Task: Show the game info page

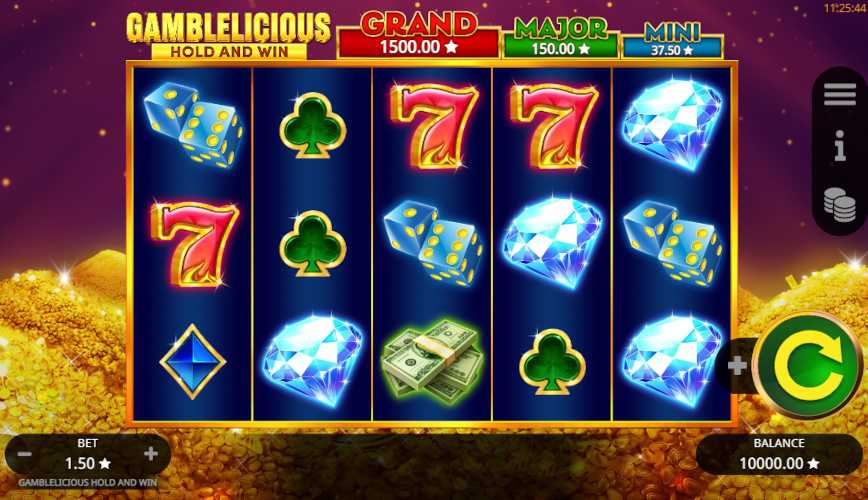Action: pyautogui.click(x=839, y=147)
